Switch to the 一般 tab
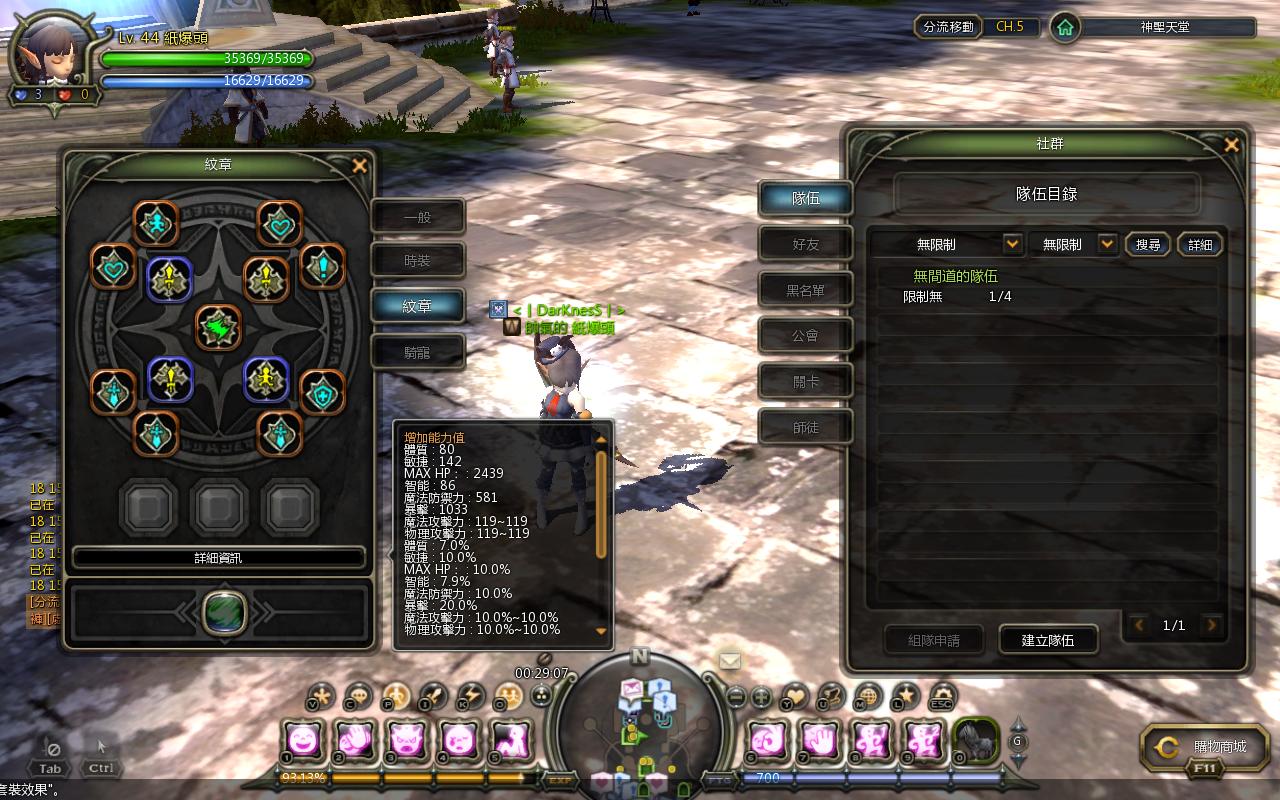This screenshot has height=800, width=1280. click(x=417, y=217)
